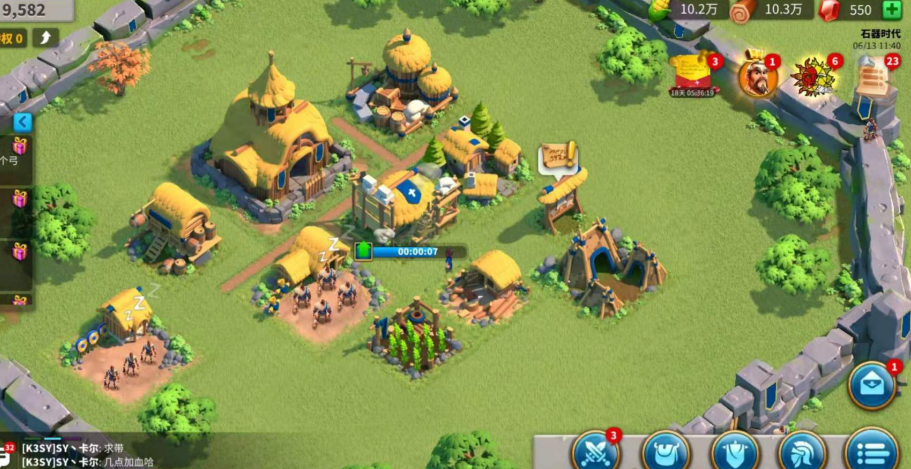The height and width of the screenshot is (469, 911).
Task: Open the list menu button
Action: [x=871, y=451]
